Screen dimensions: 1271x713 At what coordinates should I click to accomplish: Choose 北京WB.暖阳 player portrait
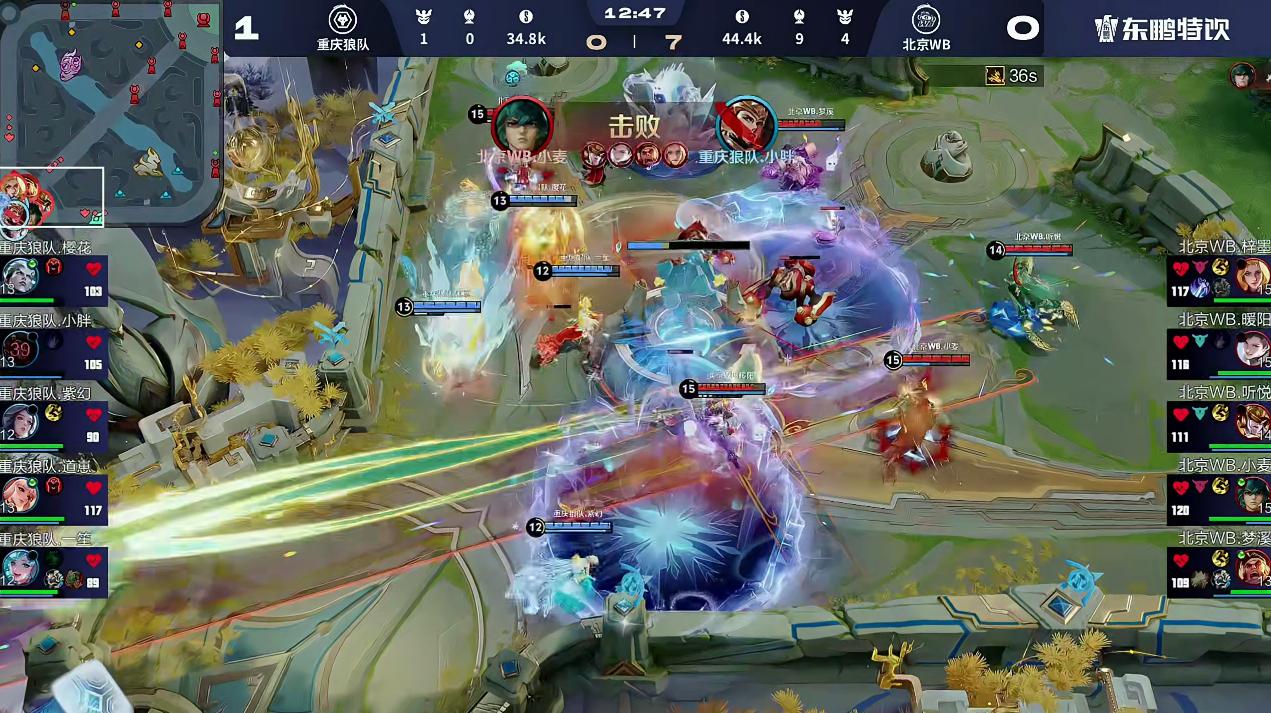pos(1252,348)
